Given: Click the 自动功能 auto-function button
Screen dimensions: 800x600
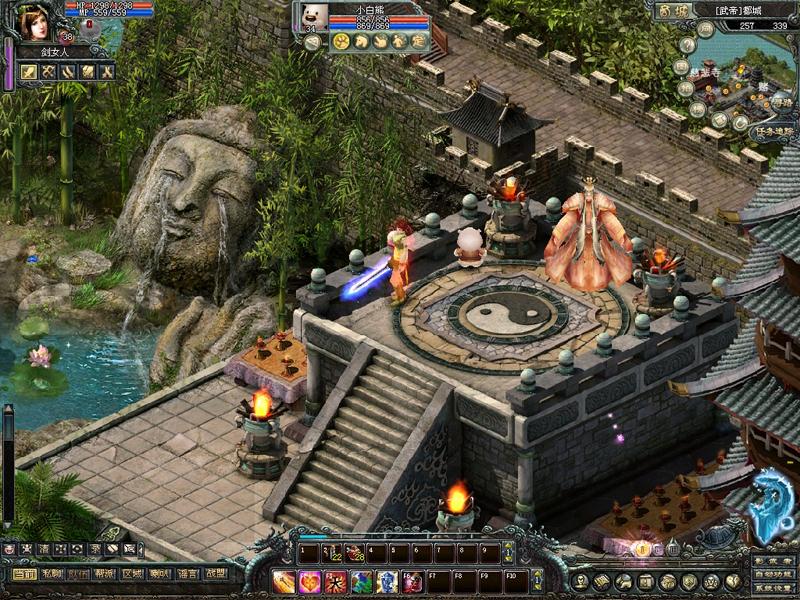Looking at the screenshot, I should [774, 575].
